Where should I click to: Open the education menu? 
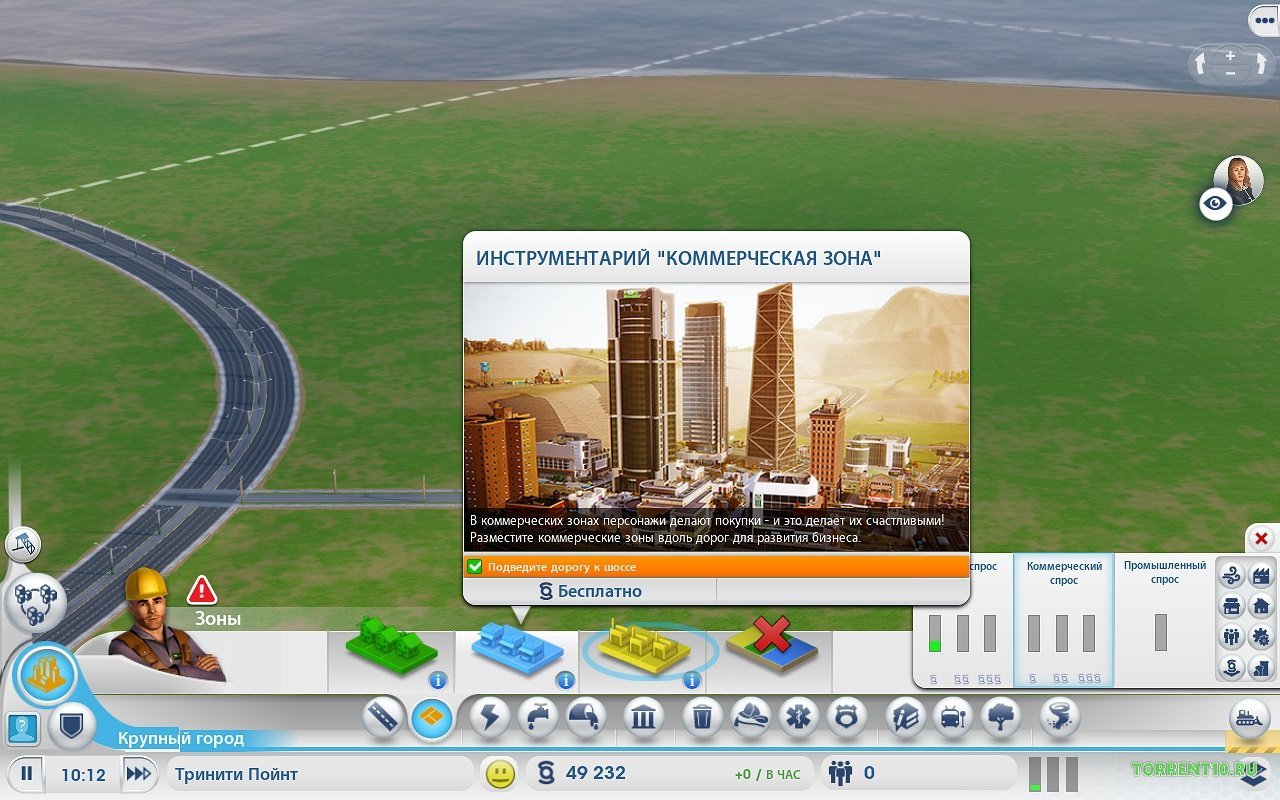(x=903, y=715)
